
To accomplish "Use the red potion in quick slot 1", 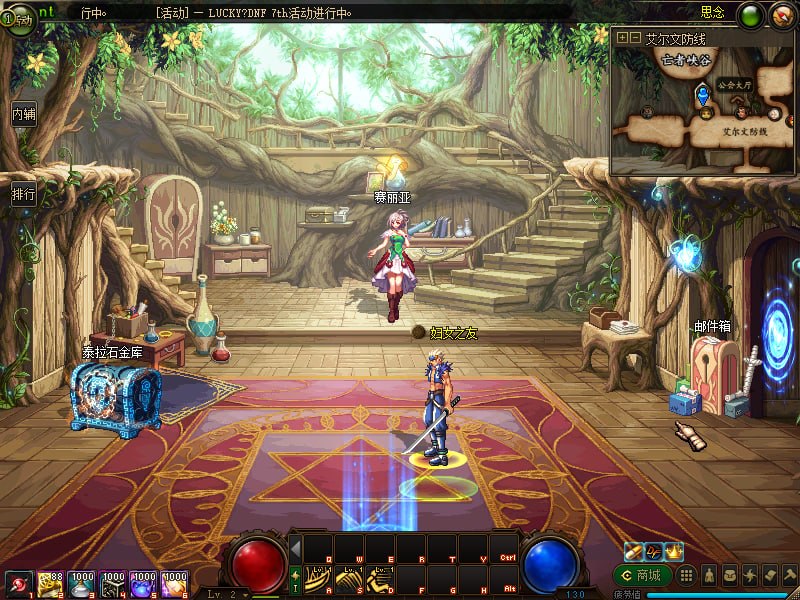I will pos(19,583).
